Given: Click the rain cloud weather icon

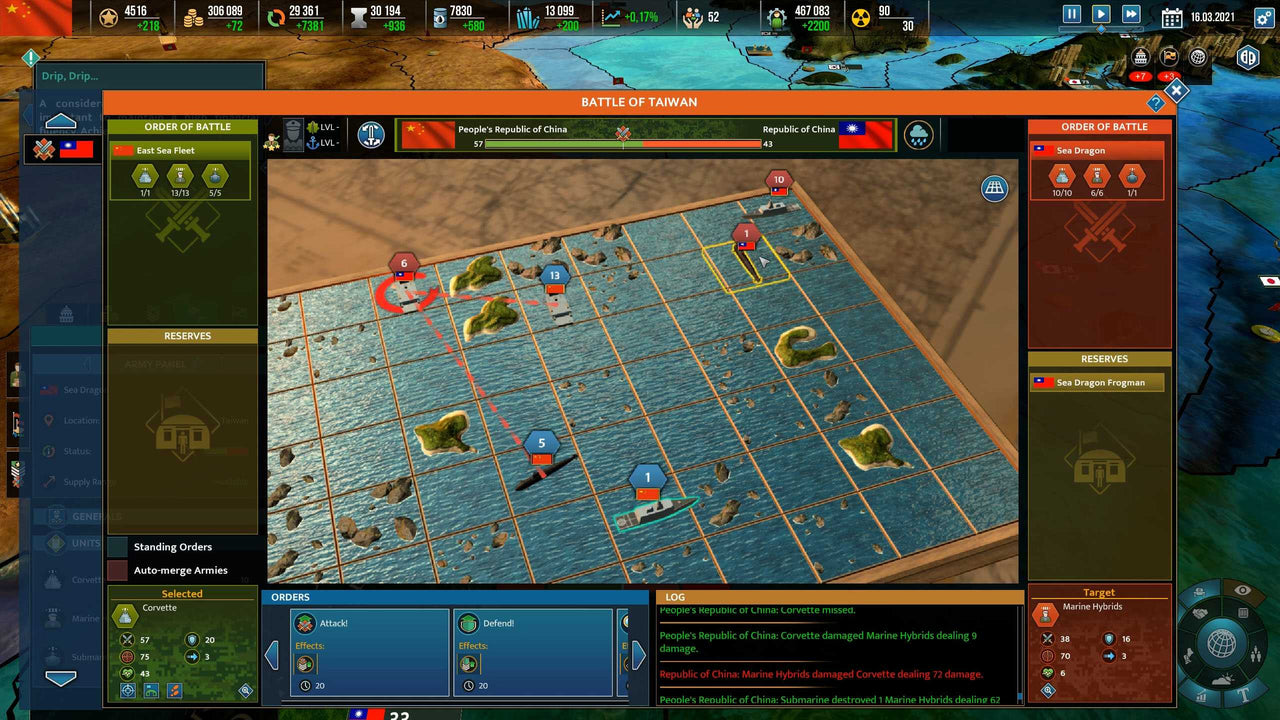Looking at the screenshot, I should click(919, 133).
